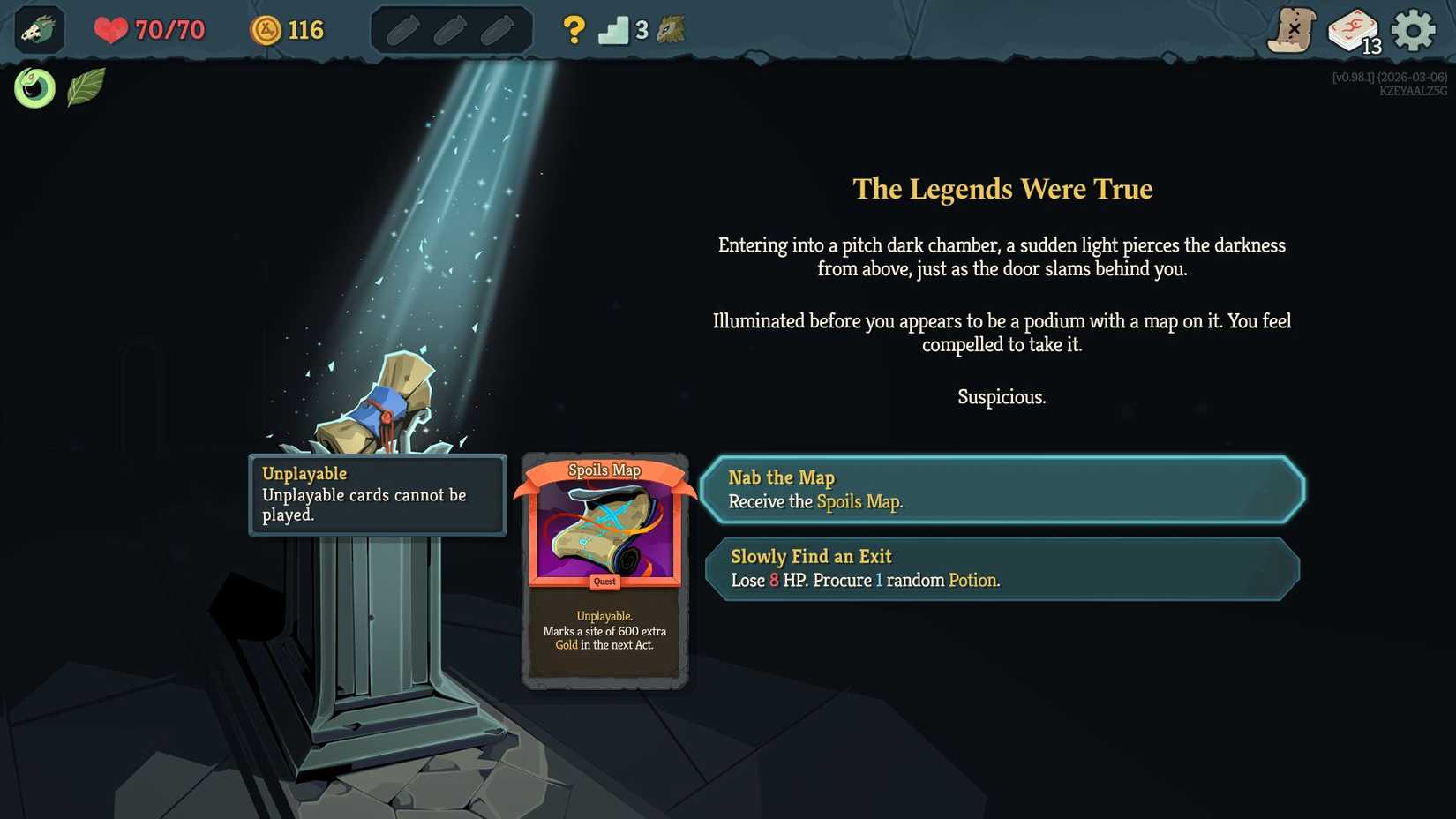Click the first empty potion slot
The image size is (1456, 819).
[404, 29]
